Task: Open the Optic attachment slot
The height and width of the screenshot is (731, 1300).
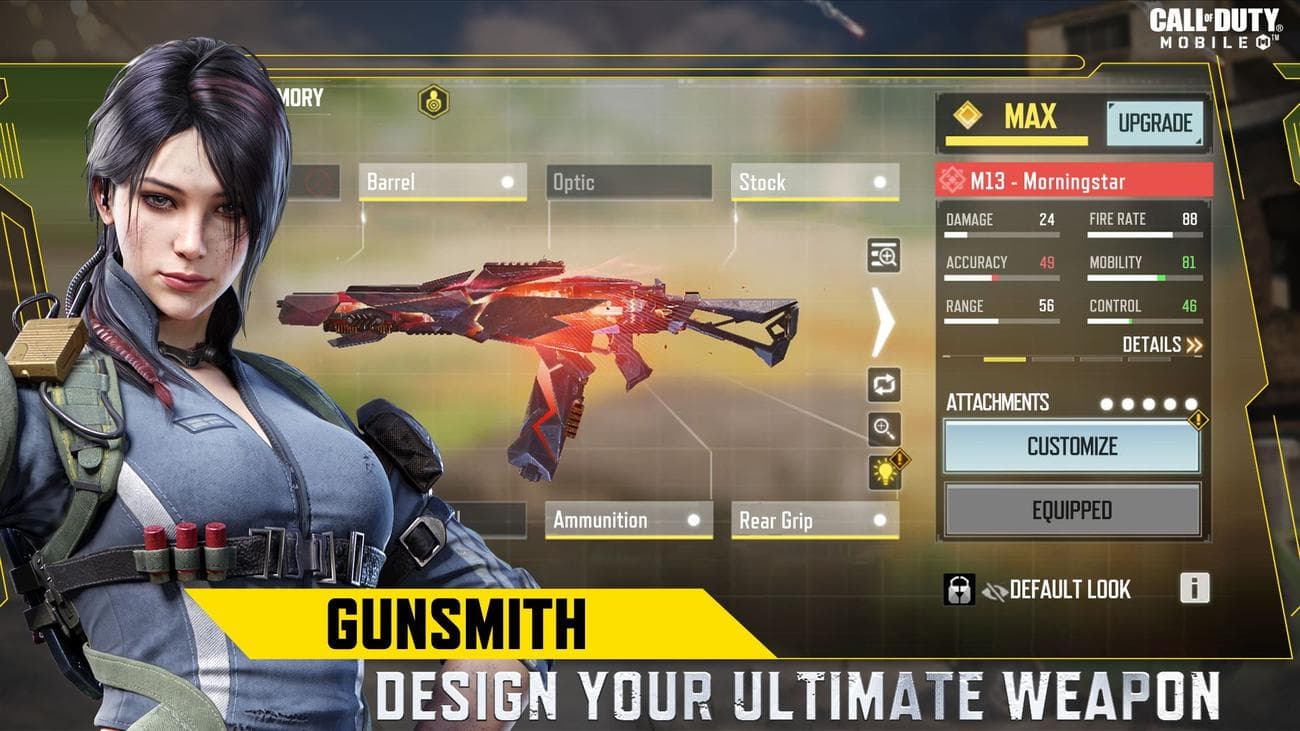Action: coord(628,182)
